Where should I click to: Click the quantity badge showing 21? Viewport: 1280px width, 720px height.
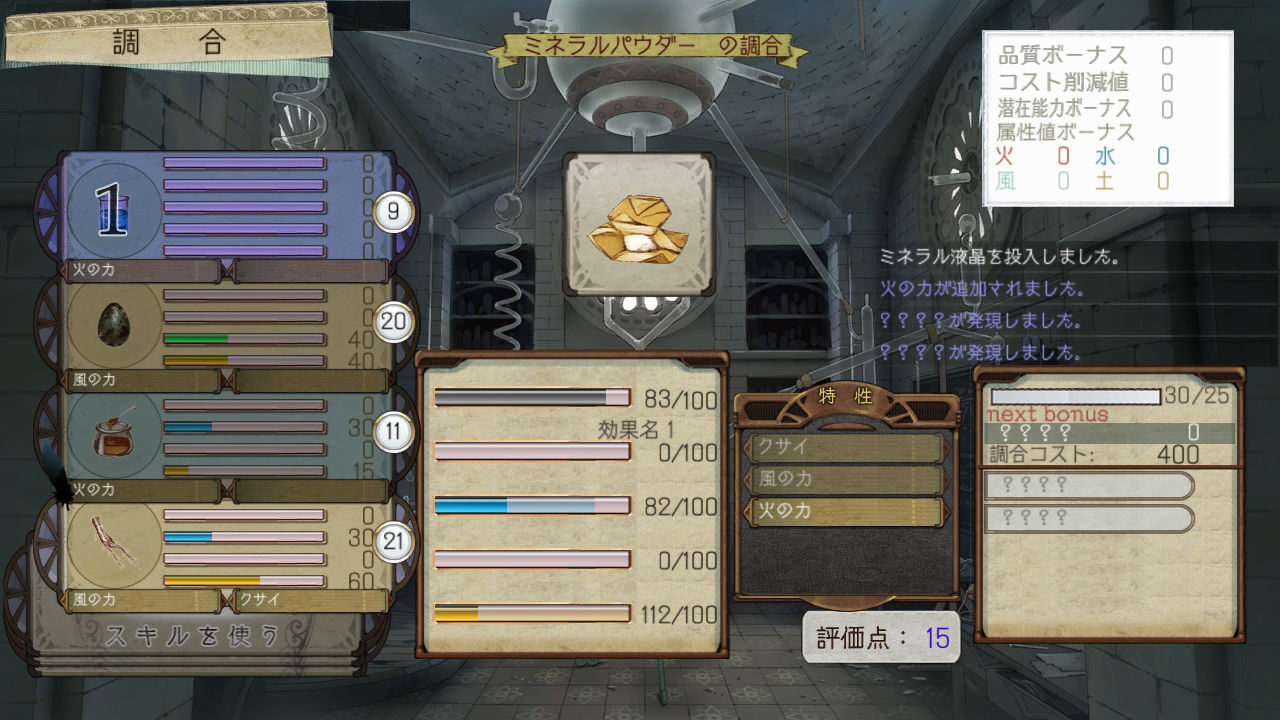[394, 540]
